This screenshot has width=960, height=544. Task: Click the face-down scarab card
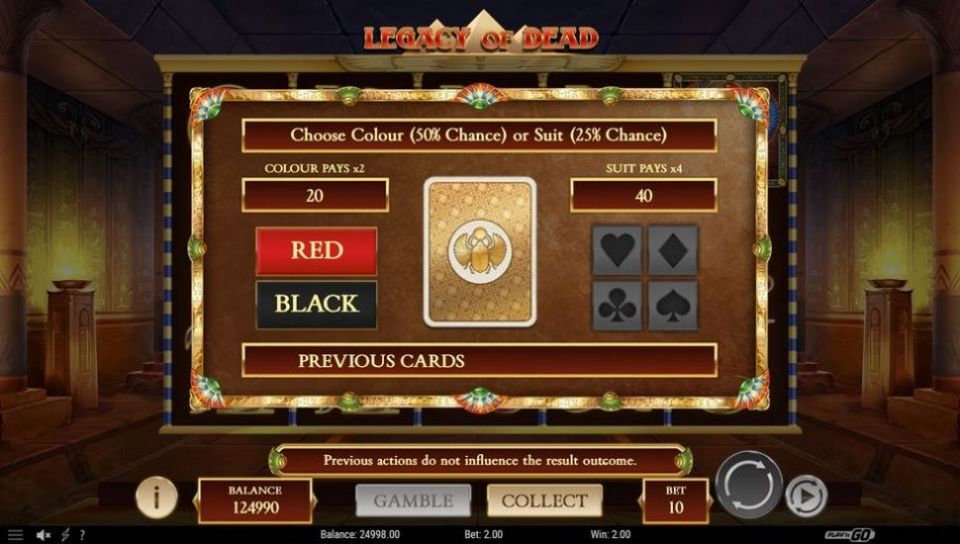[479, 251]
